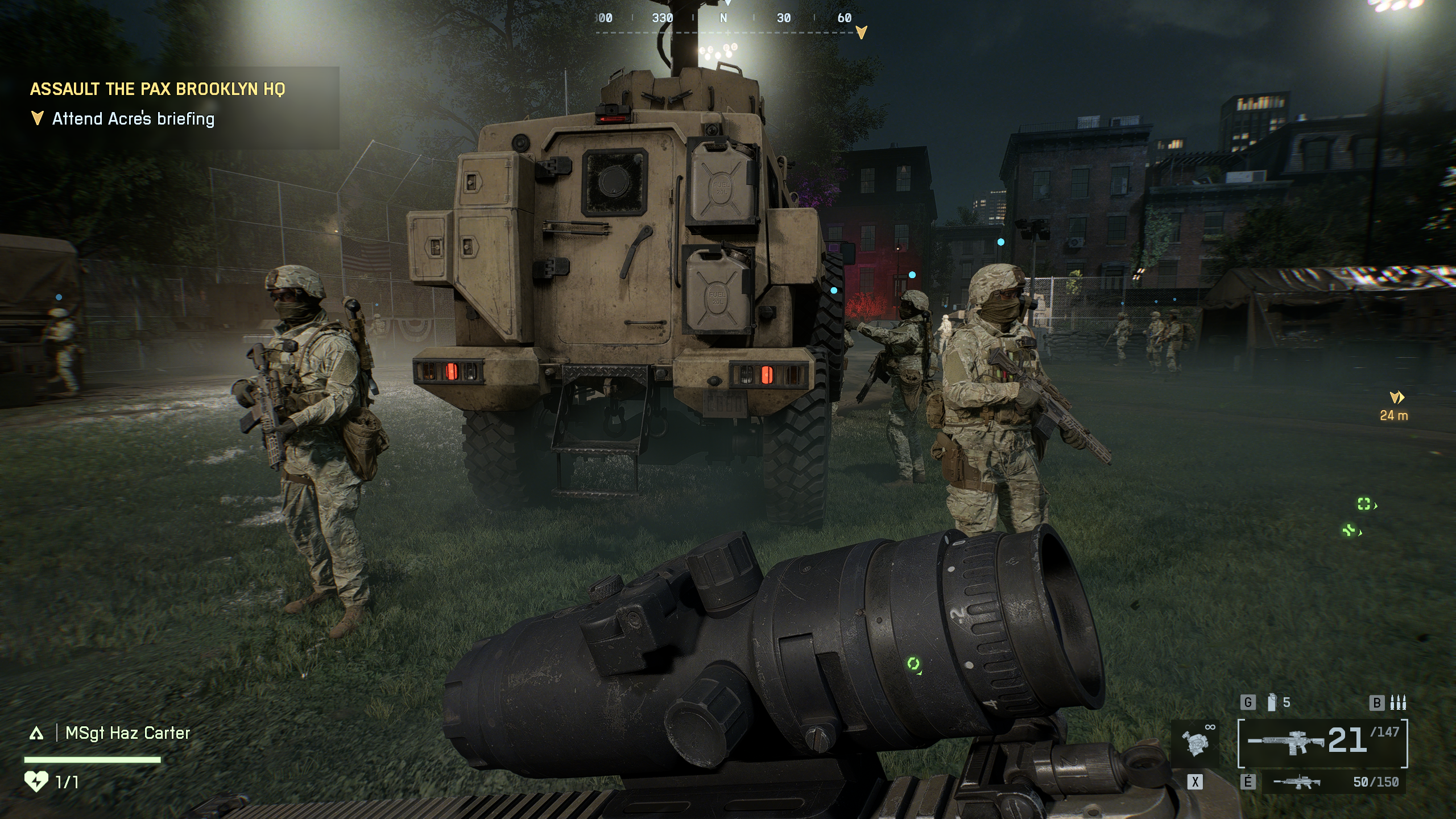The image size is (1456, 819).
Task: Click the gold objective marker above 24 m
Action: tap(1397, 398)
